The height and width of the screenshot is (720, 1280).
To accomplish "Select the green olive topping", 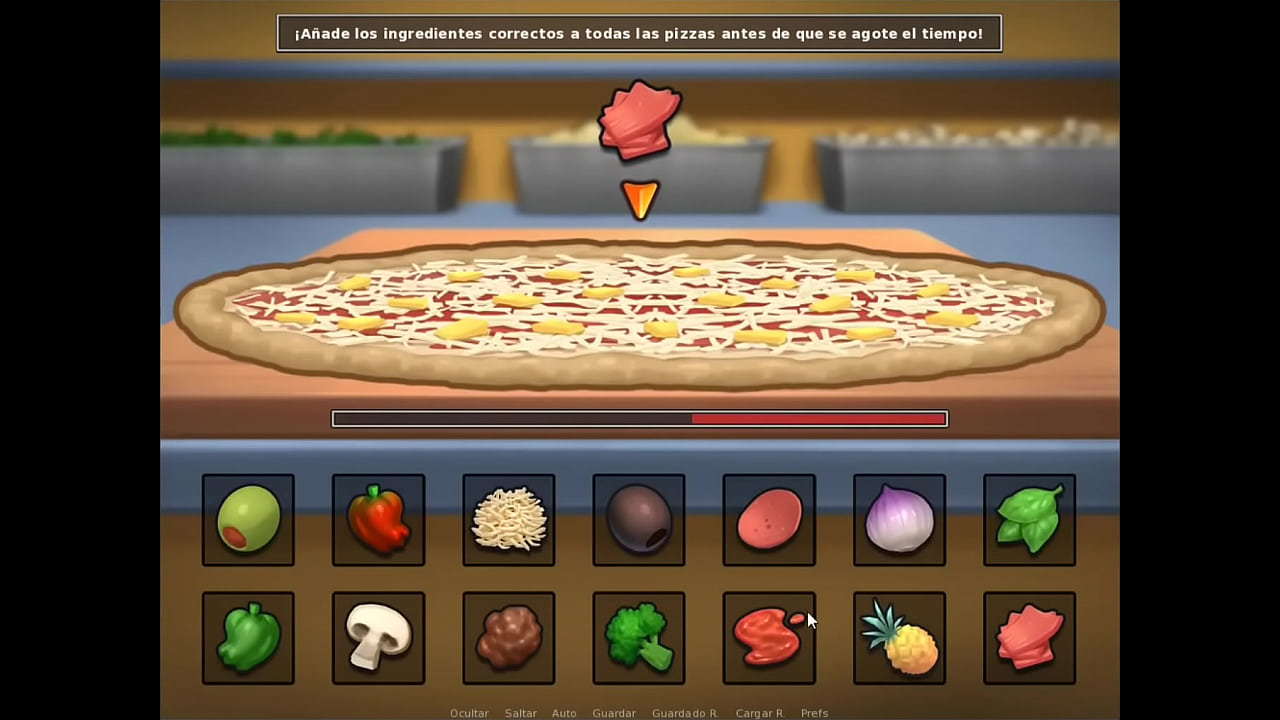I will click(x=248, y=519).
